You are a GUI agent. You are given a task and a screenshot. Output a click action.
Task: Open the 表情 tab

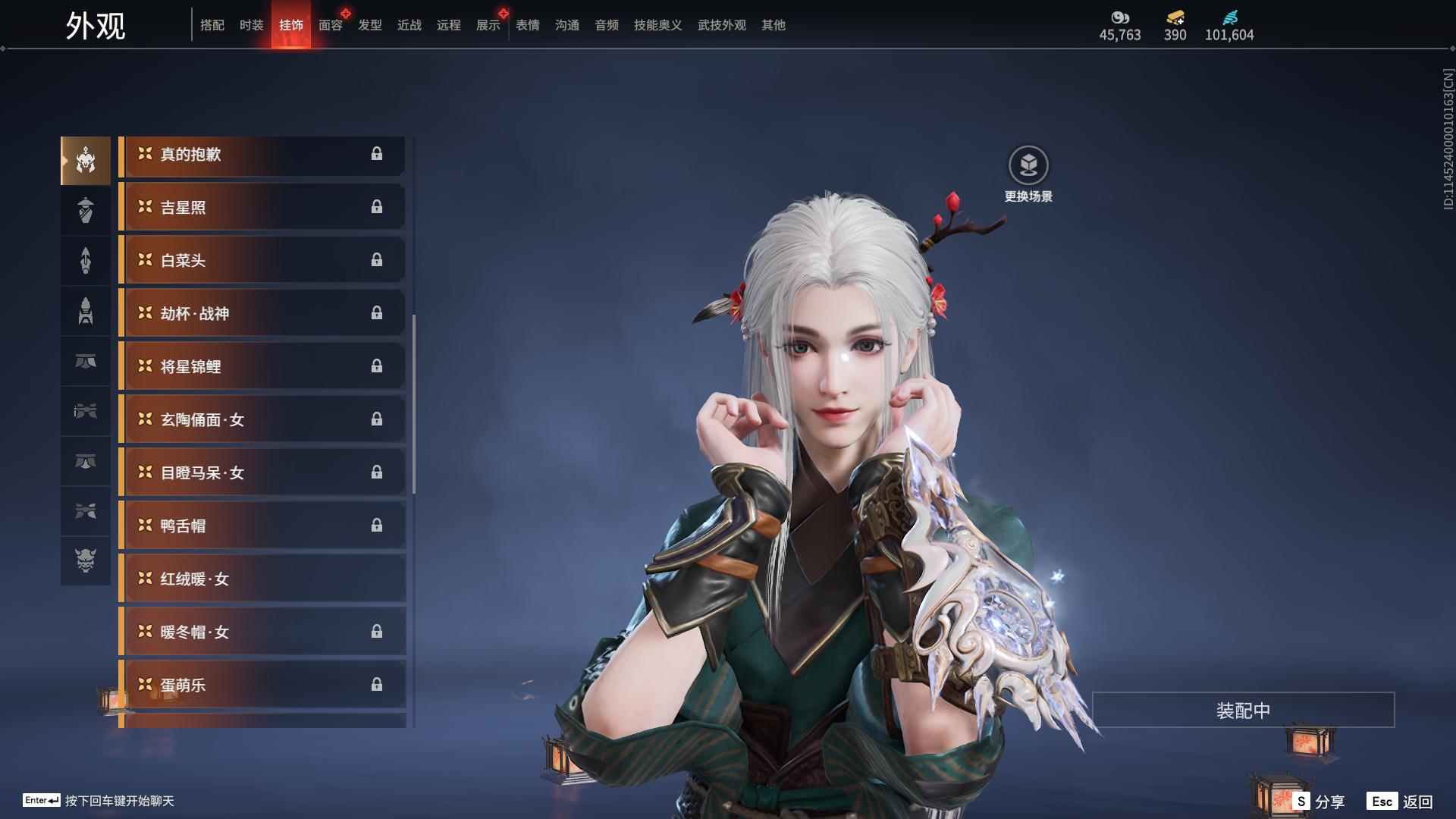pyautogui.click(x=527, y=25)
